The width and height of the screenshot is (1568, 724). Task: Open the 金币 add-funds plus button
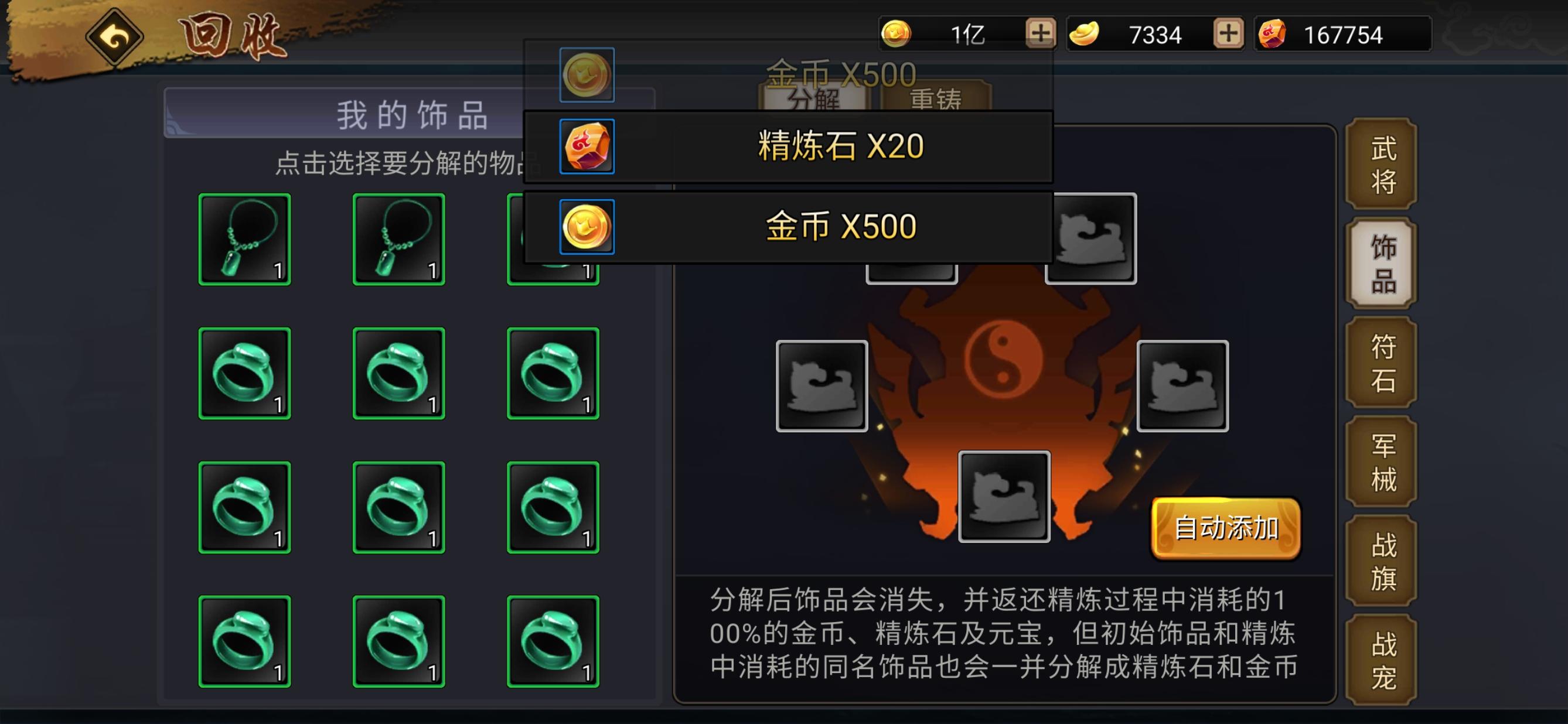[x=1042, y=33]
